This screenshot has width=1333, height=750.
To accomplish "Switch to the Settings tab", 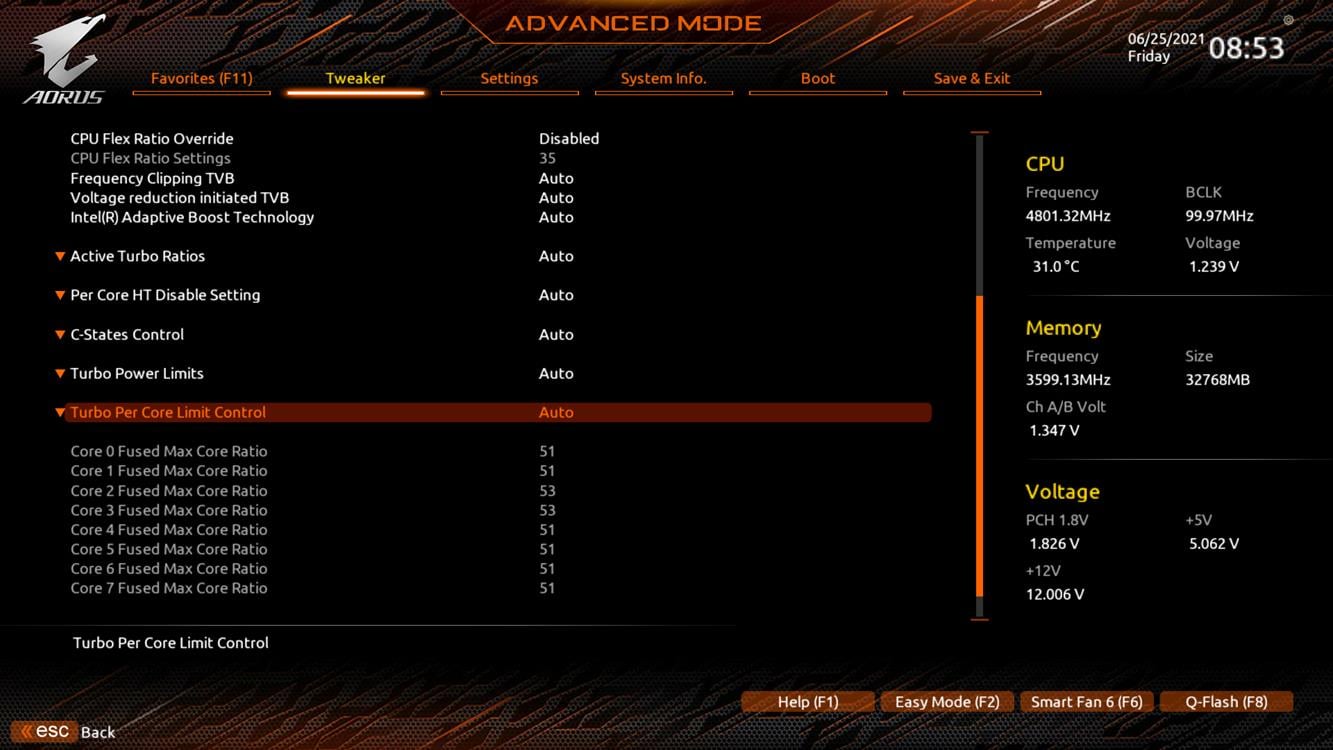I will tap(509, 78).
